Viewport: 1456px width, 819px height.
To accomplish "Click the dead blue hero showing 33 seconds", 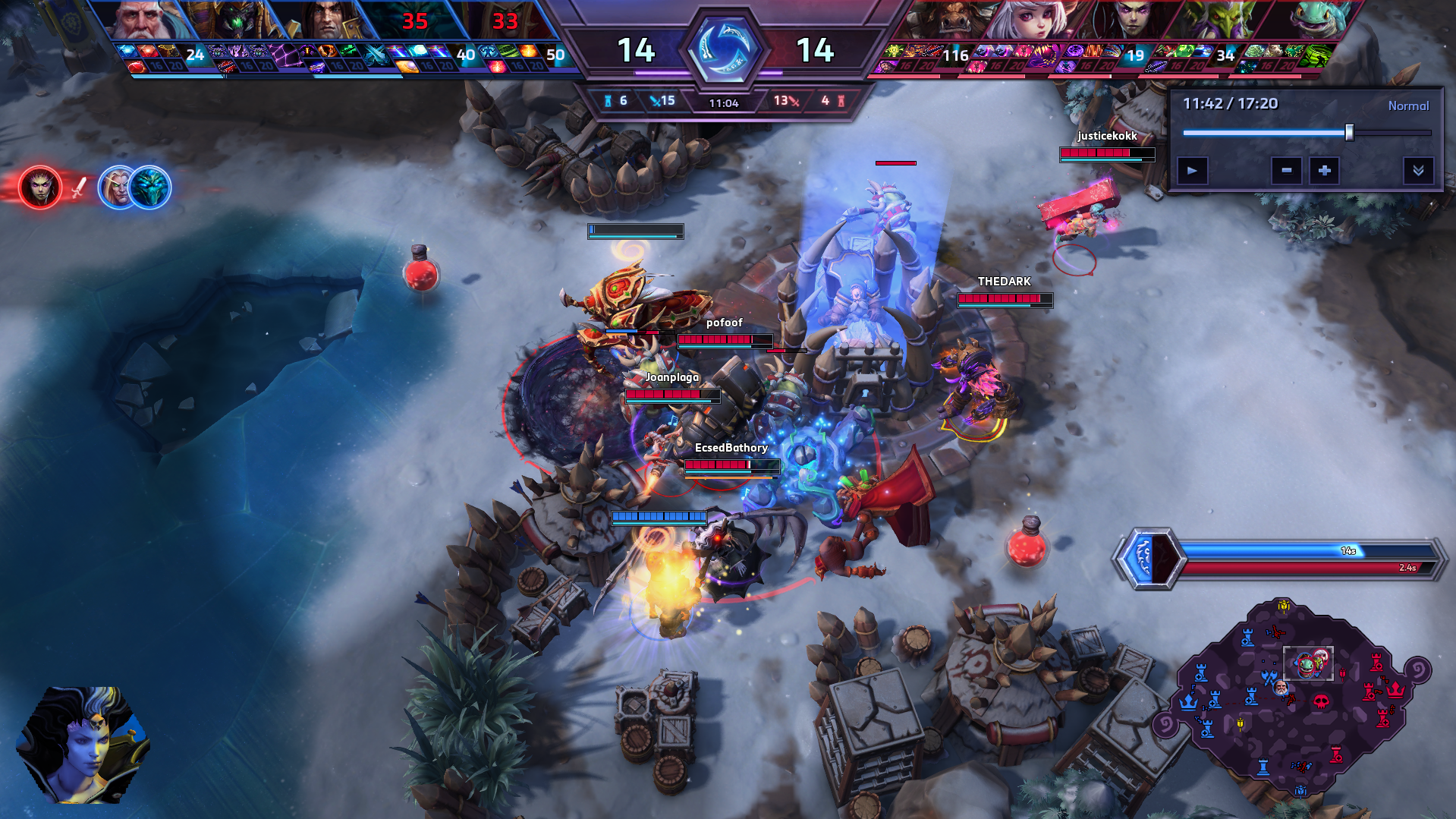I will click(505, 20).
